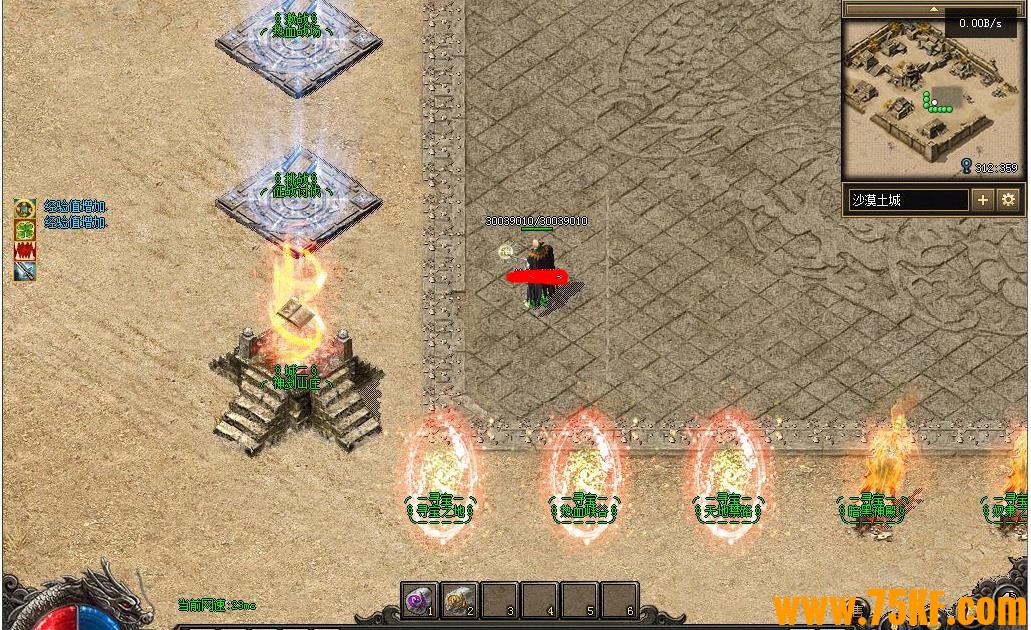
Task: Select empty hotbar slot numbered 3
Action: (499, 600)
